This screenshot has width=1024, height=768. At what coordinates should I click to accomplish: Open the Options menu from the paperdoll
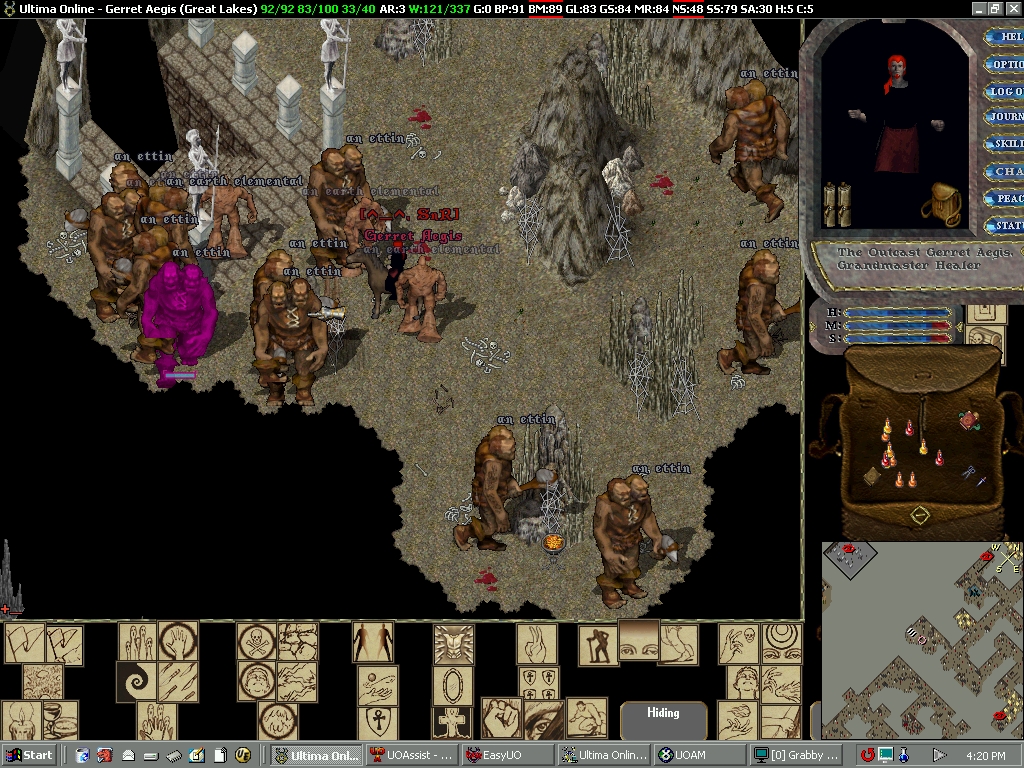click(x=1004, y=64)
